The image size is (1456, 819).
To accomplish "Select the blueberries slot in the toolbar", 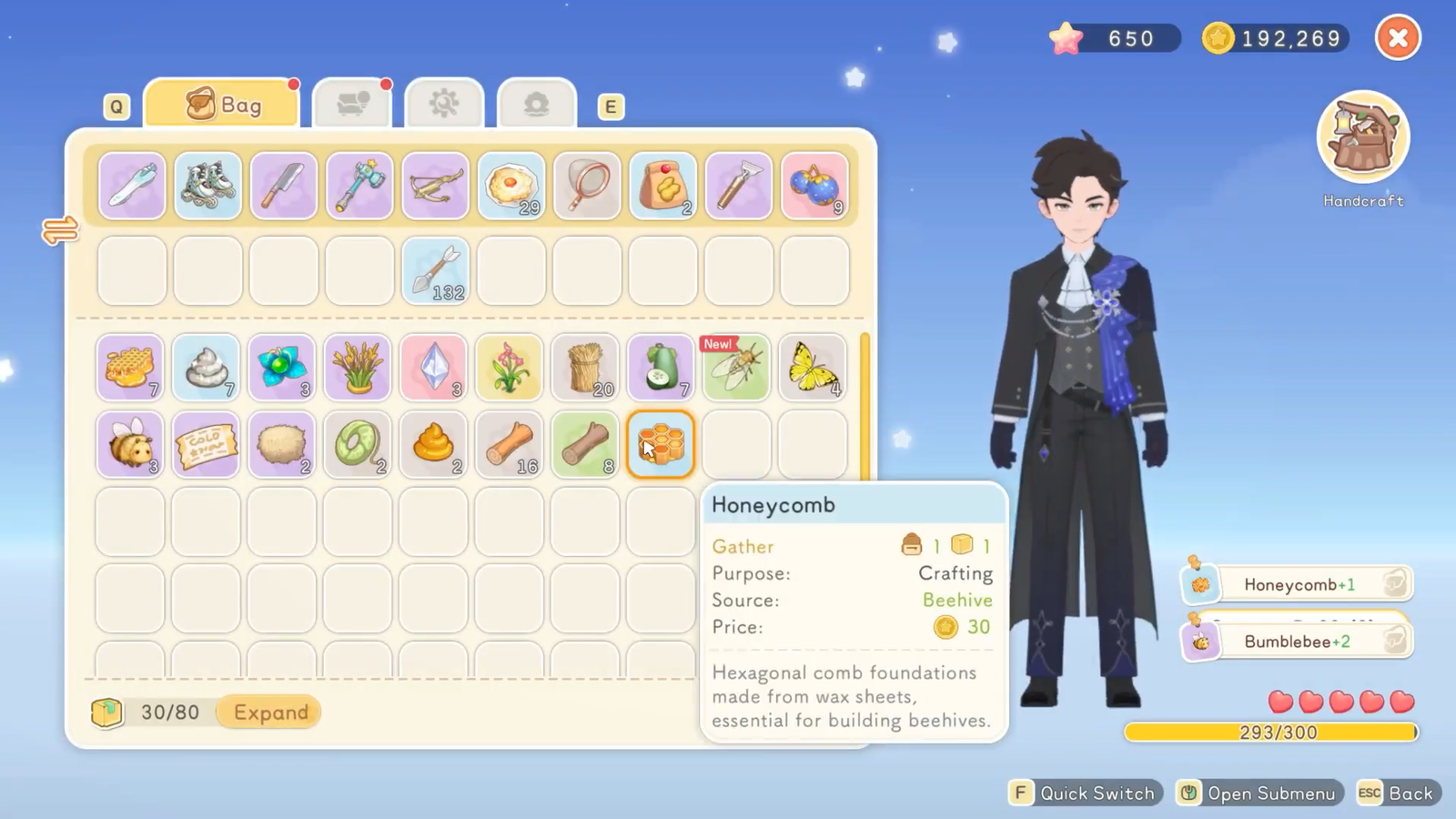I will pyautogui.click(x=814, y=186).
